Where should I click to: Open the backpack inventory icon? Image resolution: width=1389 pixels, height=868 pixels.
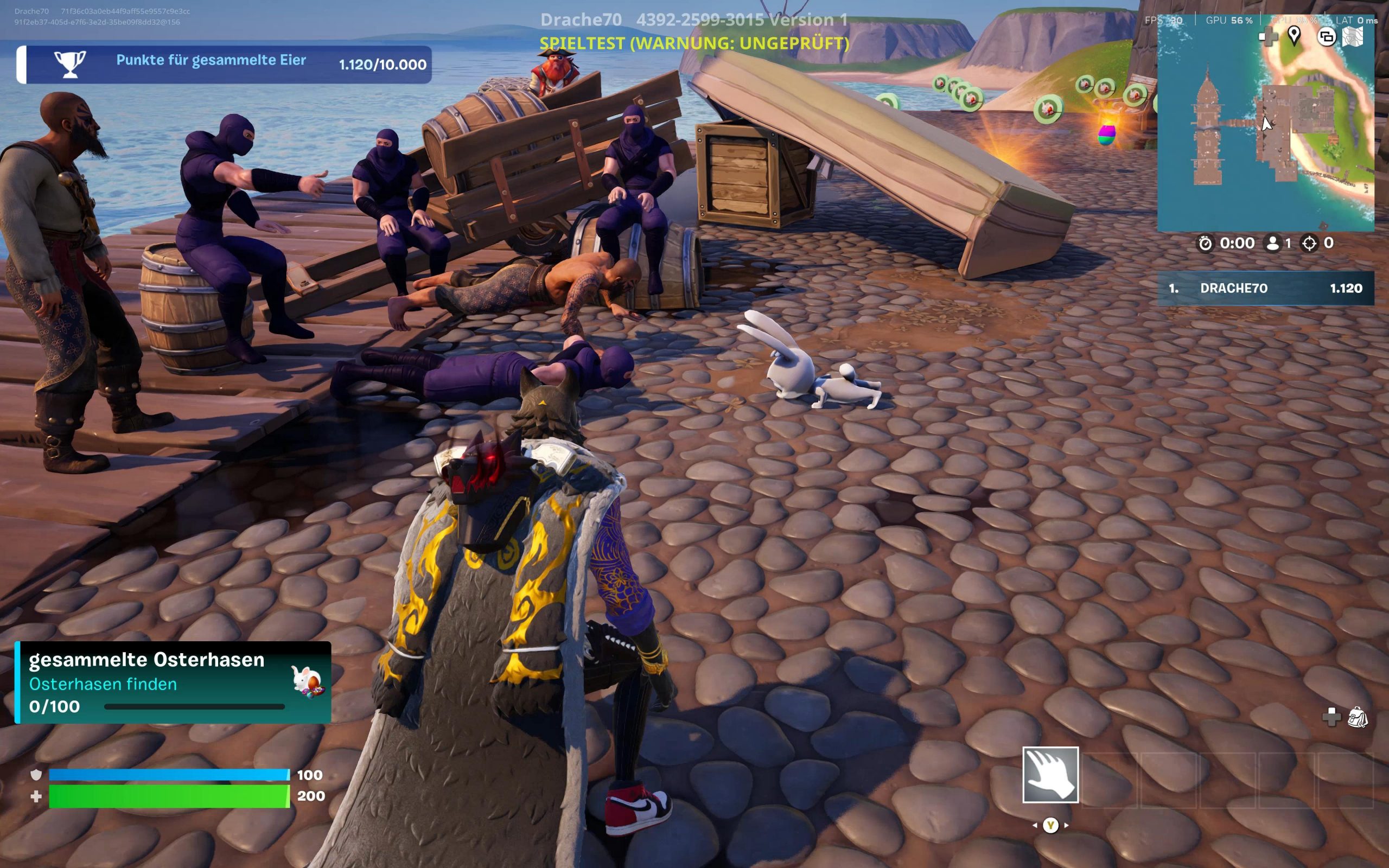[1358, 717]
